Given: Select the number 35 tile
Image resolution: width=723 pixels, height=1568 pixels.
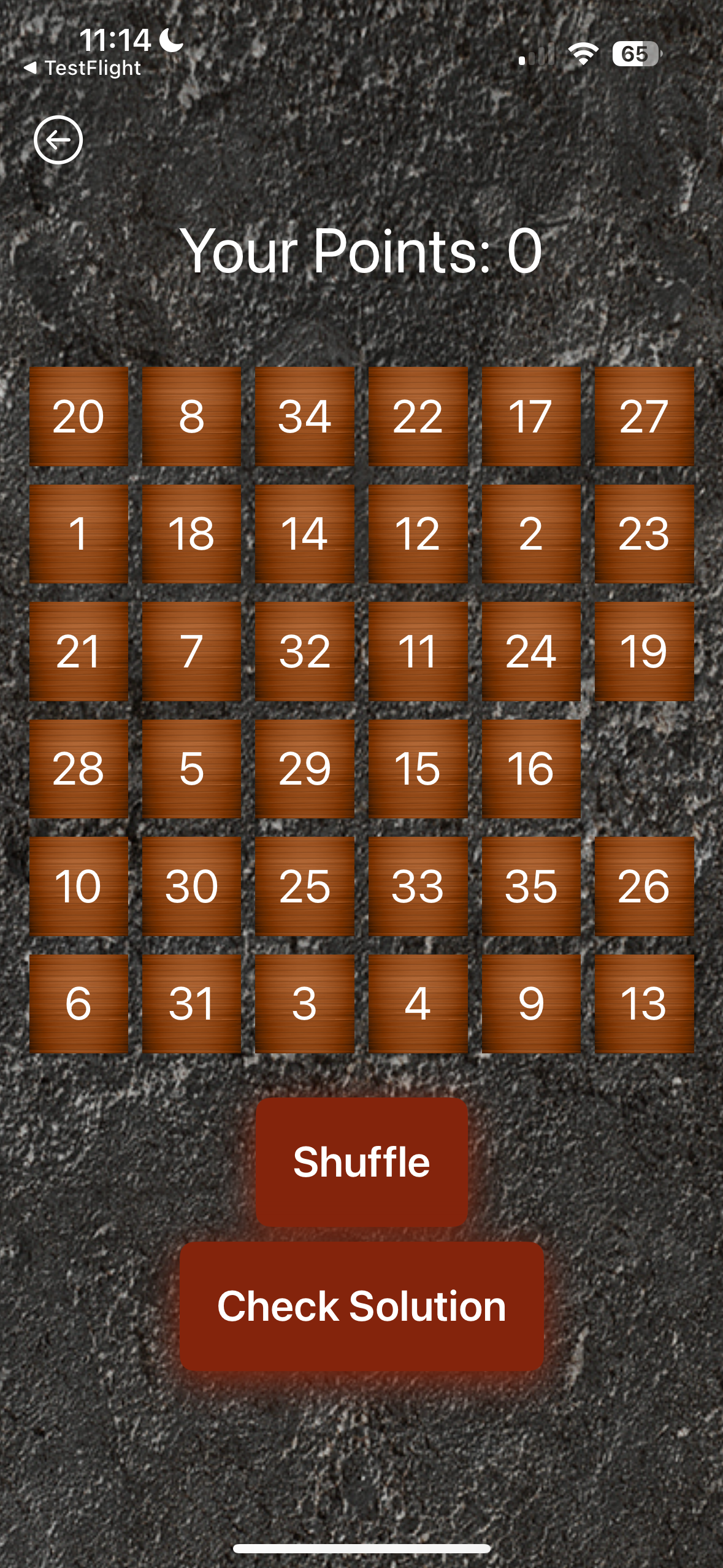Looking at the screenshot, I should [531, 886].
